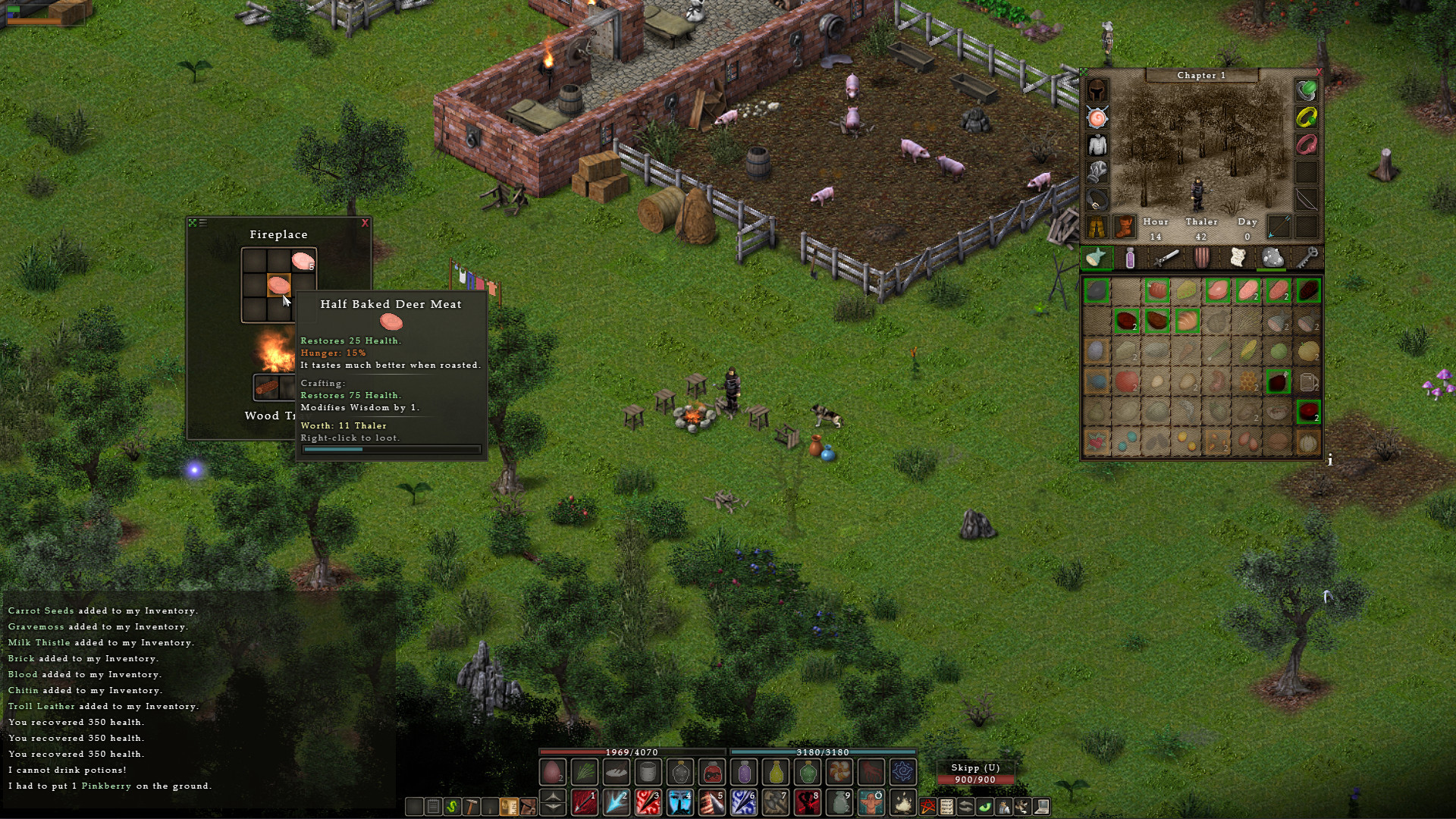Open the computer system menu icon

pos(1042,807)
